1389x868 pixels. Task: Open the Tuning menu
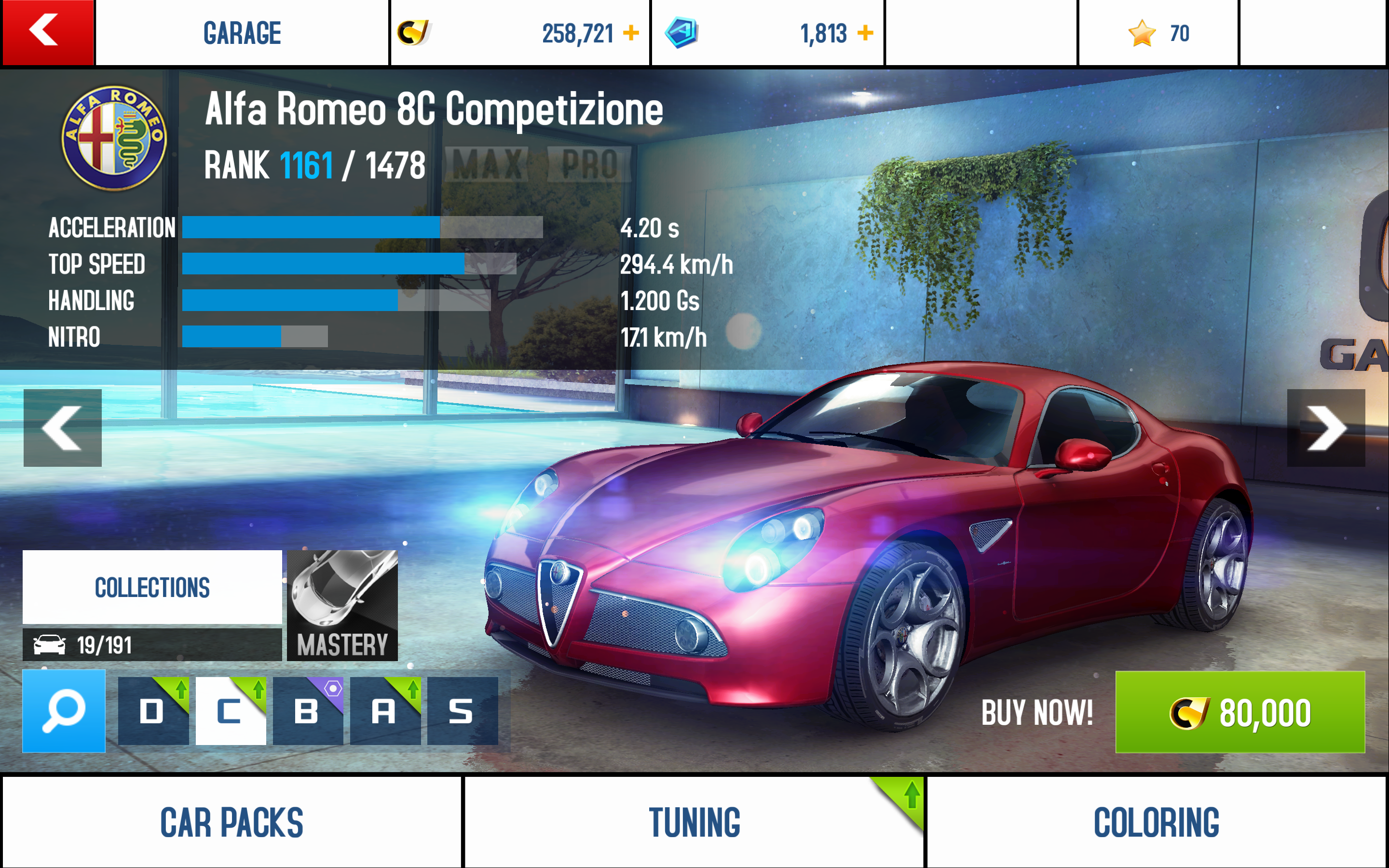694,822
